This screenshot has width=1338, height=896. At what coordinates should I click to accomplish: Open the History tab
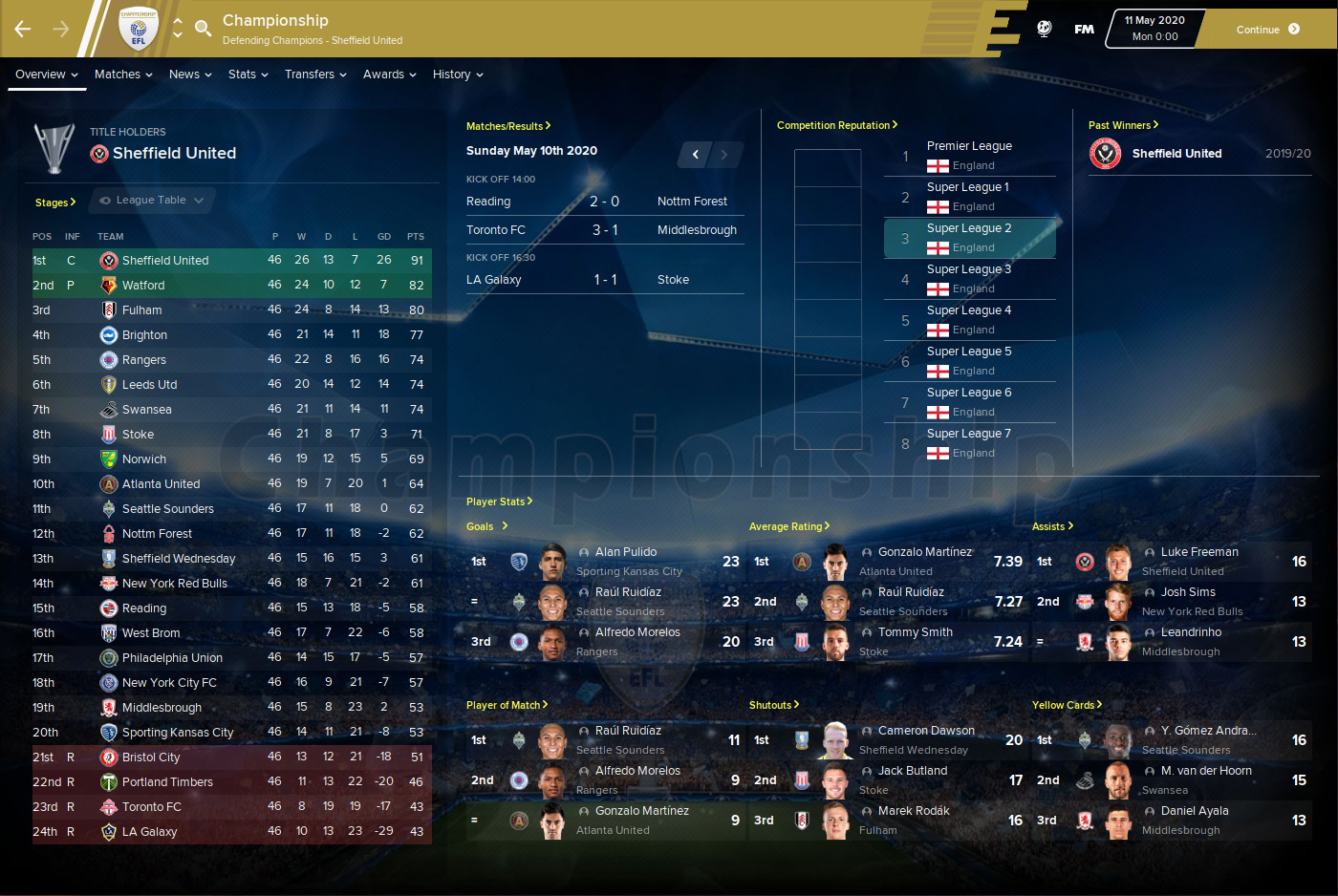click(x=458, y=75)
